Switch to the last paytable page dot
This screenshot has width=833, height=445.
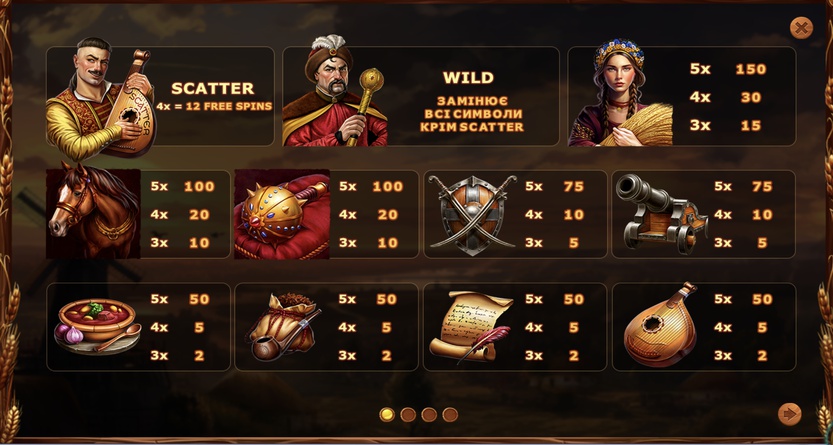coord(450,414)
